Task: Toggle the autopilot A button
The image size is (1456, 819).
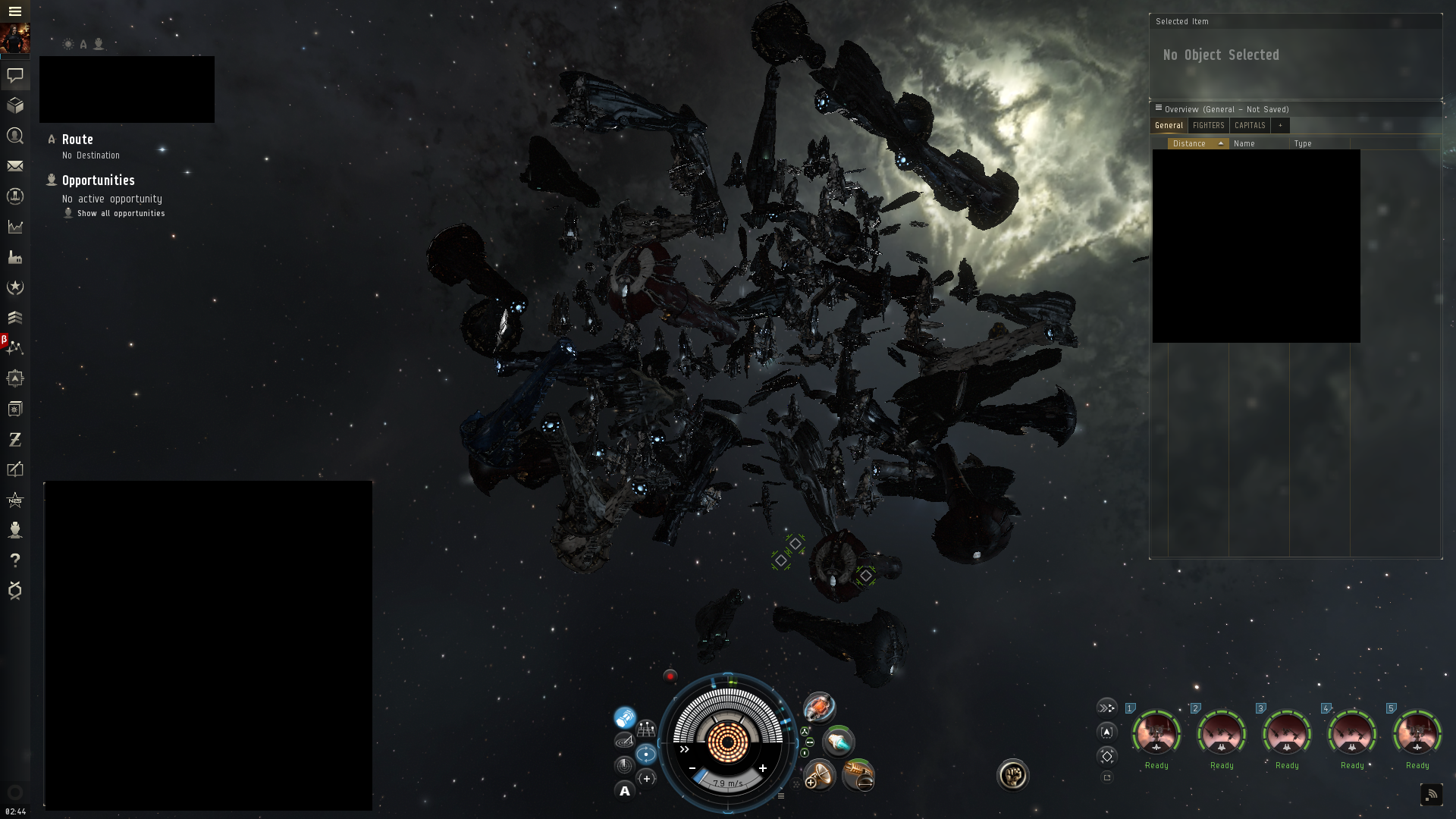Action: [x=625, y=792]
